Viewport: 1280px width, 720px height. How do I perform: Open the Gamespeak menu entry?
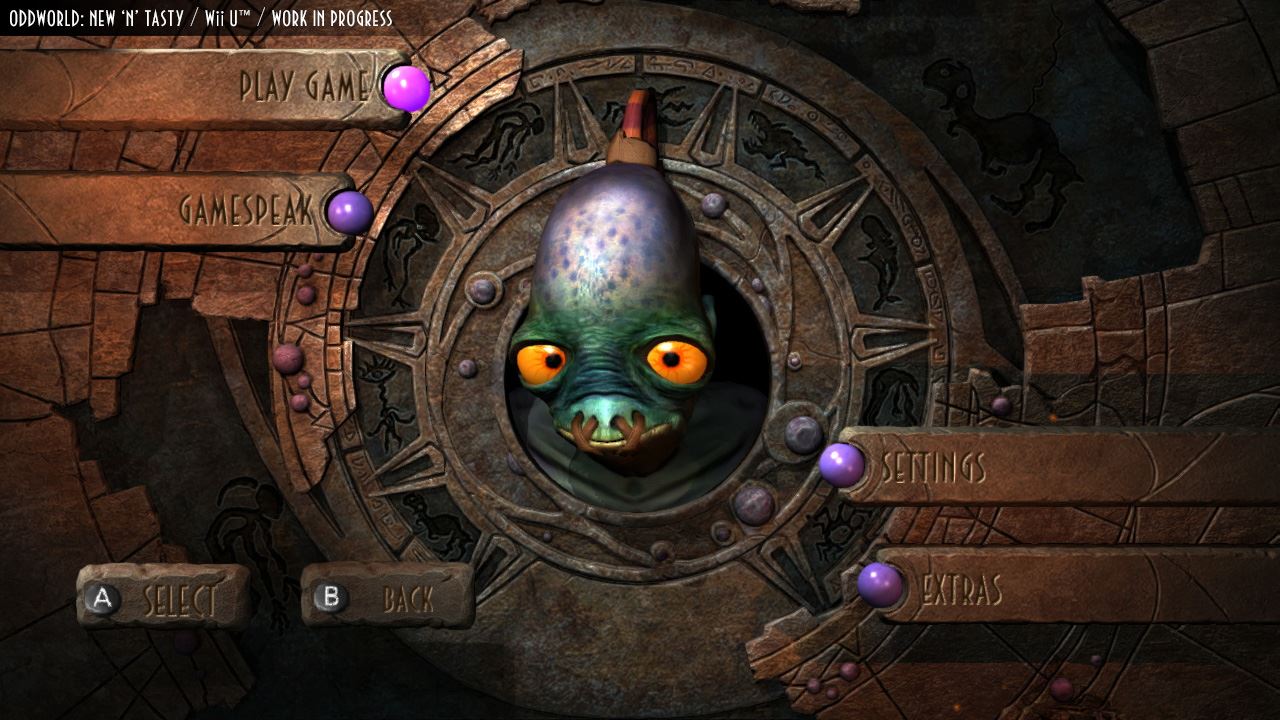pyautogui.click(x=246, y=210)
